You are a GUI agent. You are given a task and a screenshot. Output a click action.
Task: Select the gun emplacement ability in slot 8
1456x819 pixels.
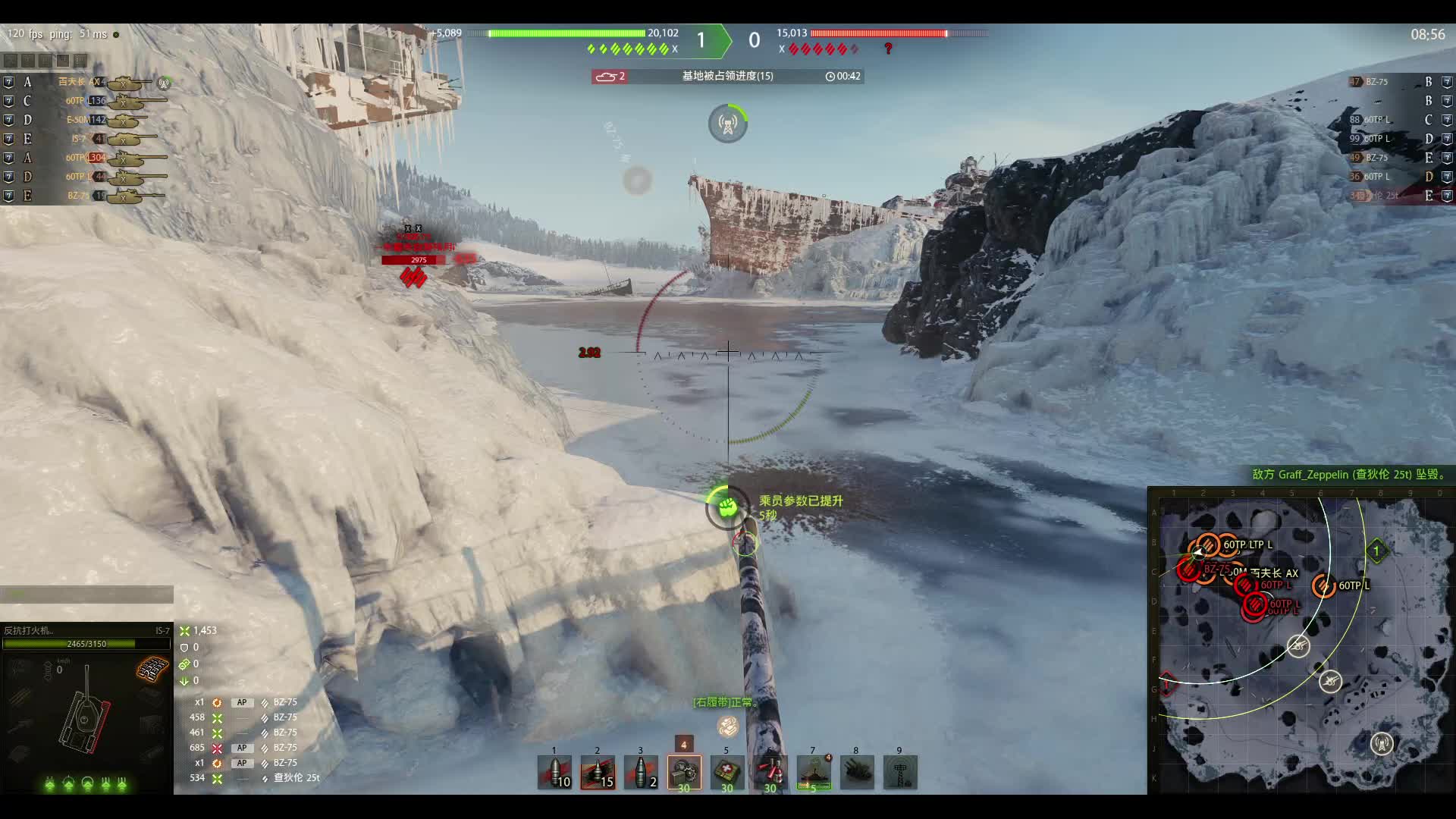857,773
